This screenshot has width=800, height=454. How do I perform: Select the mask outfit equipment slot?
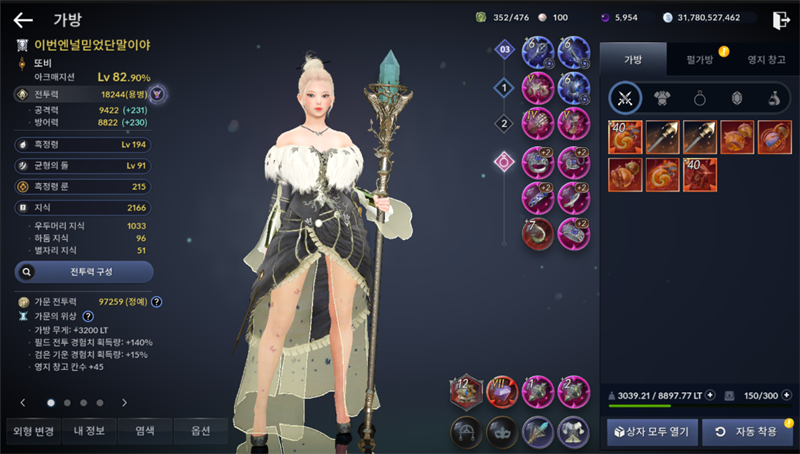pyautogui.click(x=502, y=431)
